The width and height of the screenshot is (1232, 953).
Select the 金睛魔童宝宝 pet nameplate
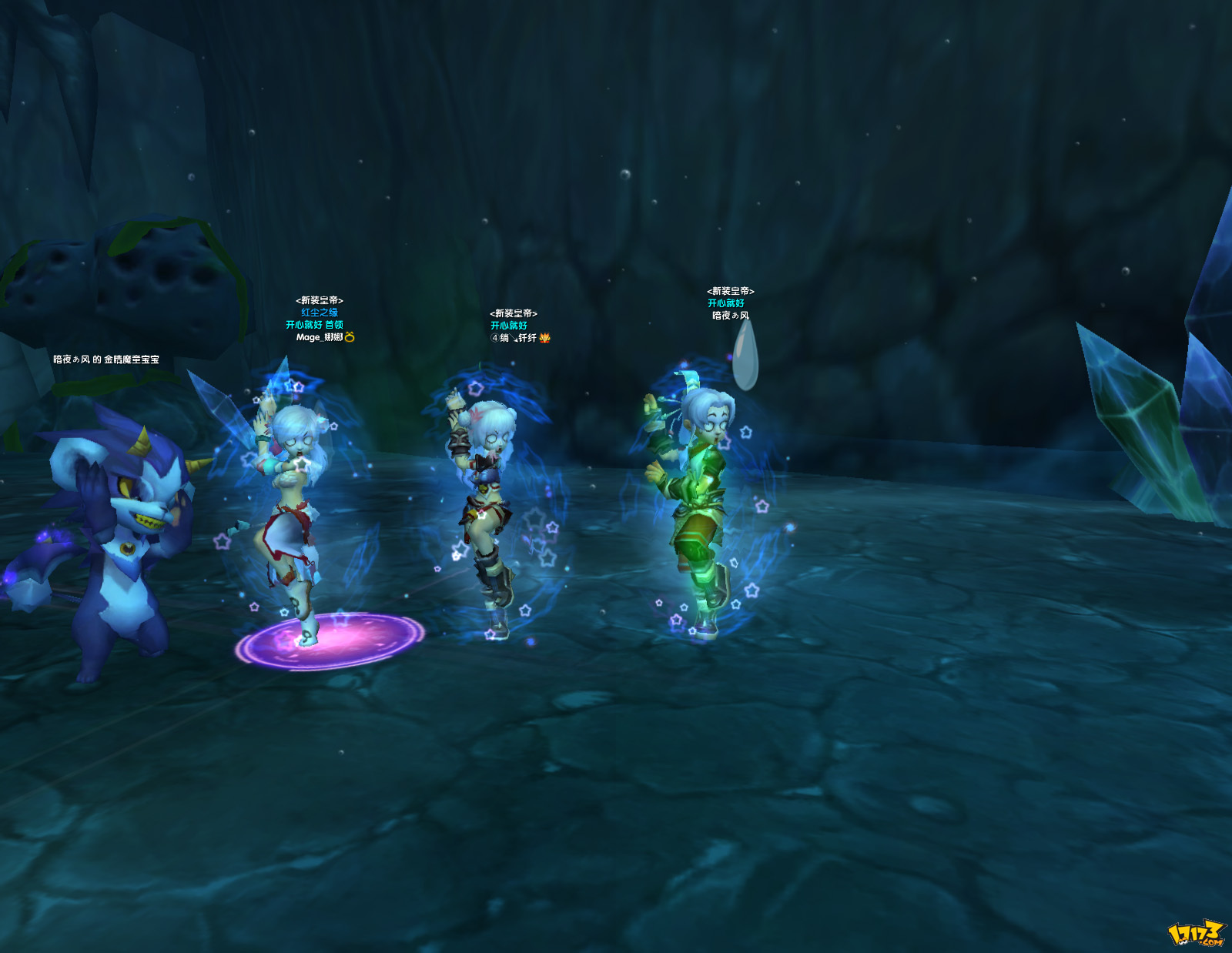(x=106, y=359)
